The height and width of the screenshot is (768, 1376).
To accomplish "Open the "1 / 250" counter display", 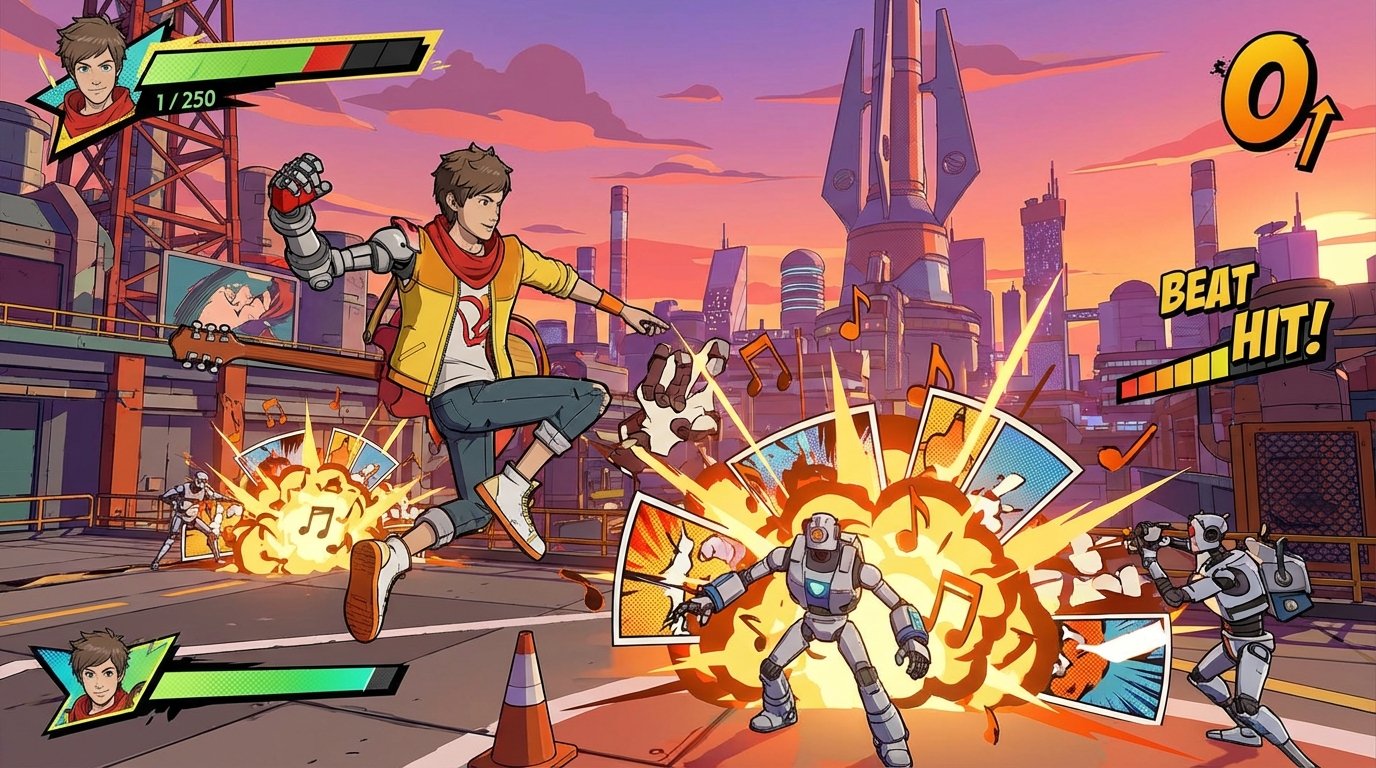I will coord(185,100).
